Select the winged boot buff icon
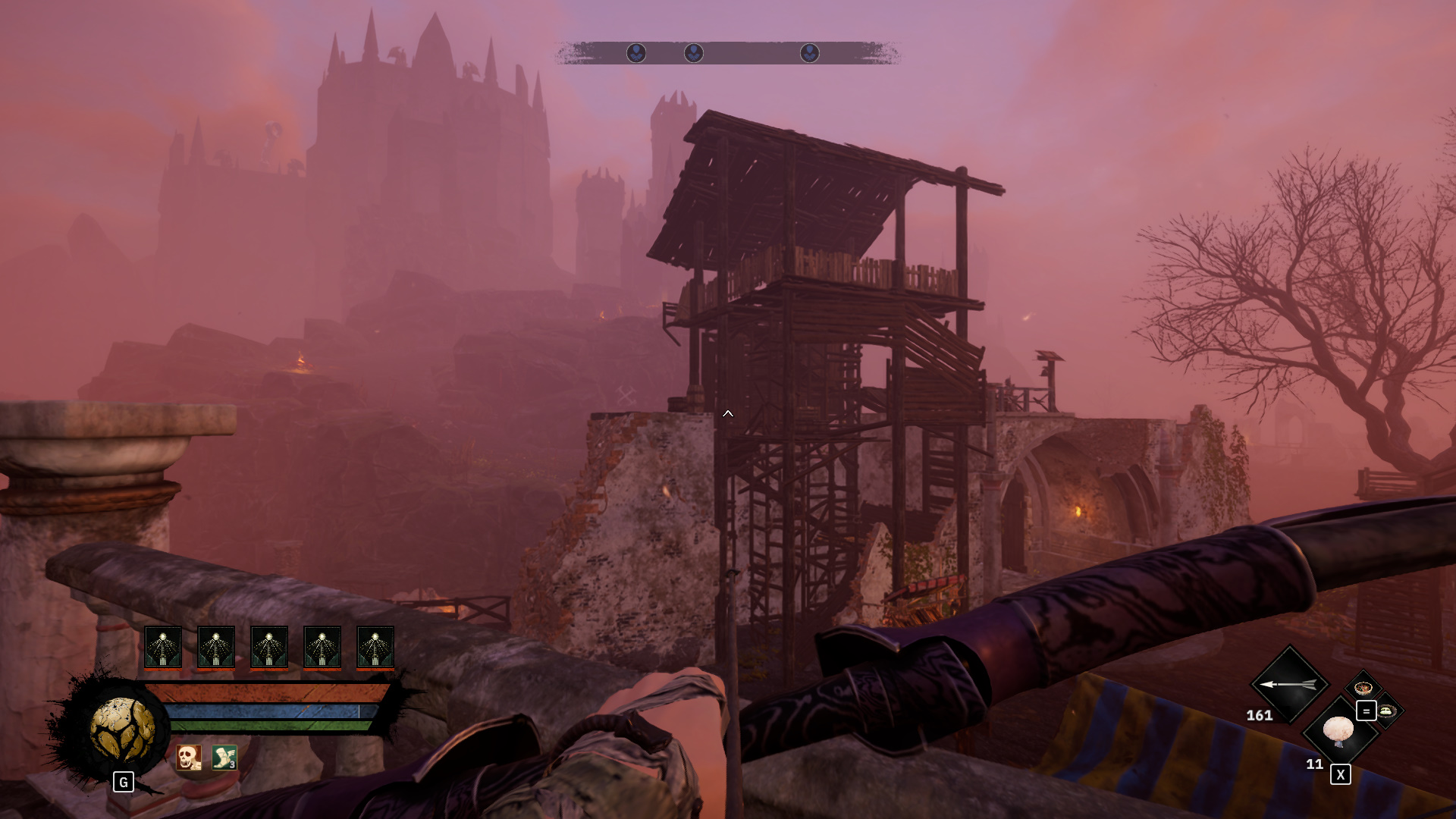 click(224, 757)
